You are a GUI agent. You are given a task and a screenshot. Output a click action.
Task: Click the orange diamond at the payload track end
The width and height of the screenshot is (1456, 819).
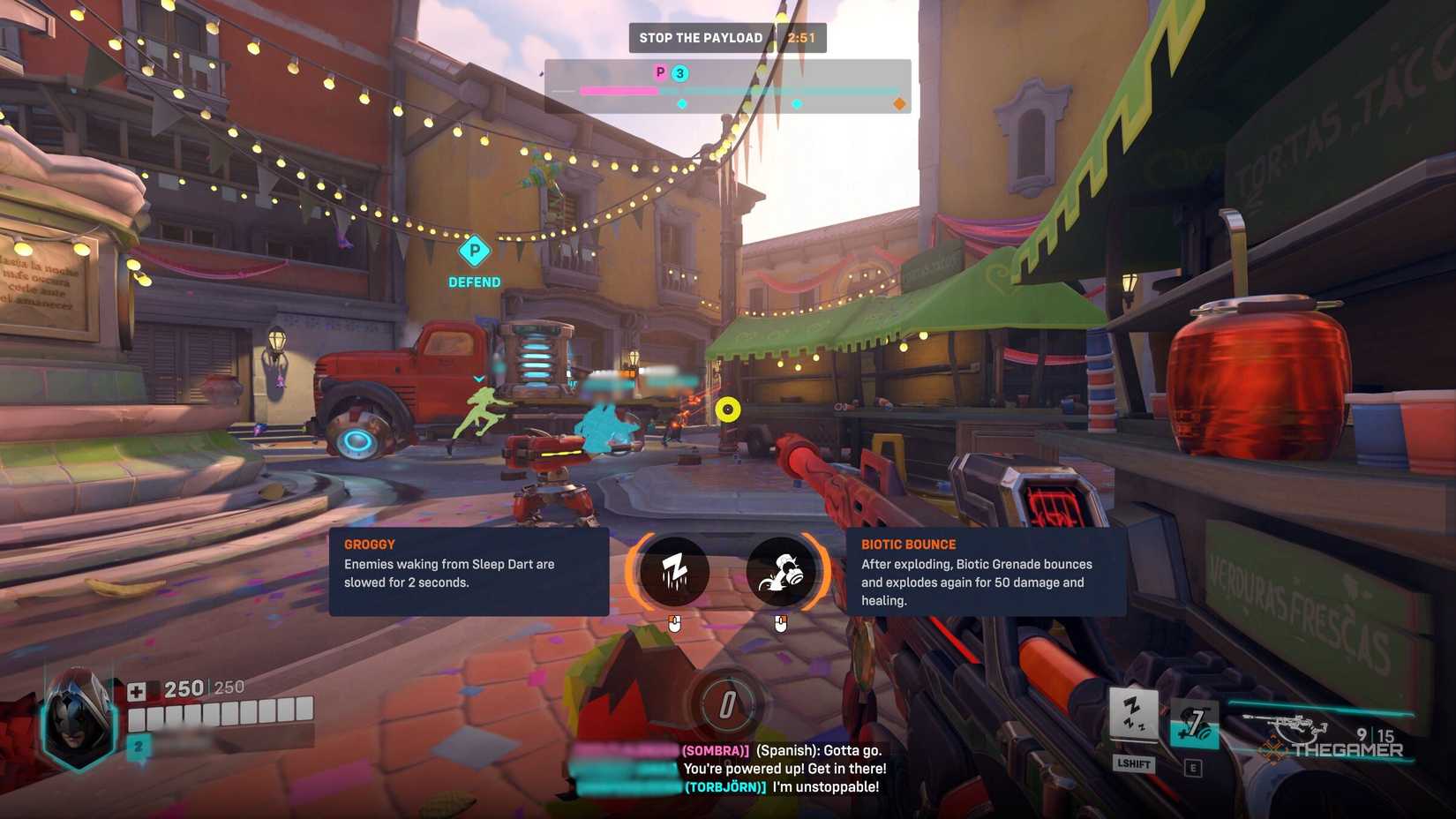900,103
